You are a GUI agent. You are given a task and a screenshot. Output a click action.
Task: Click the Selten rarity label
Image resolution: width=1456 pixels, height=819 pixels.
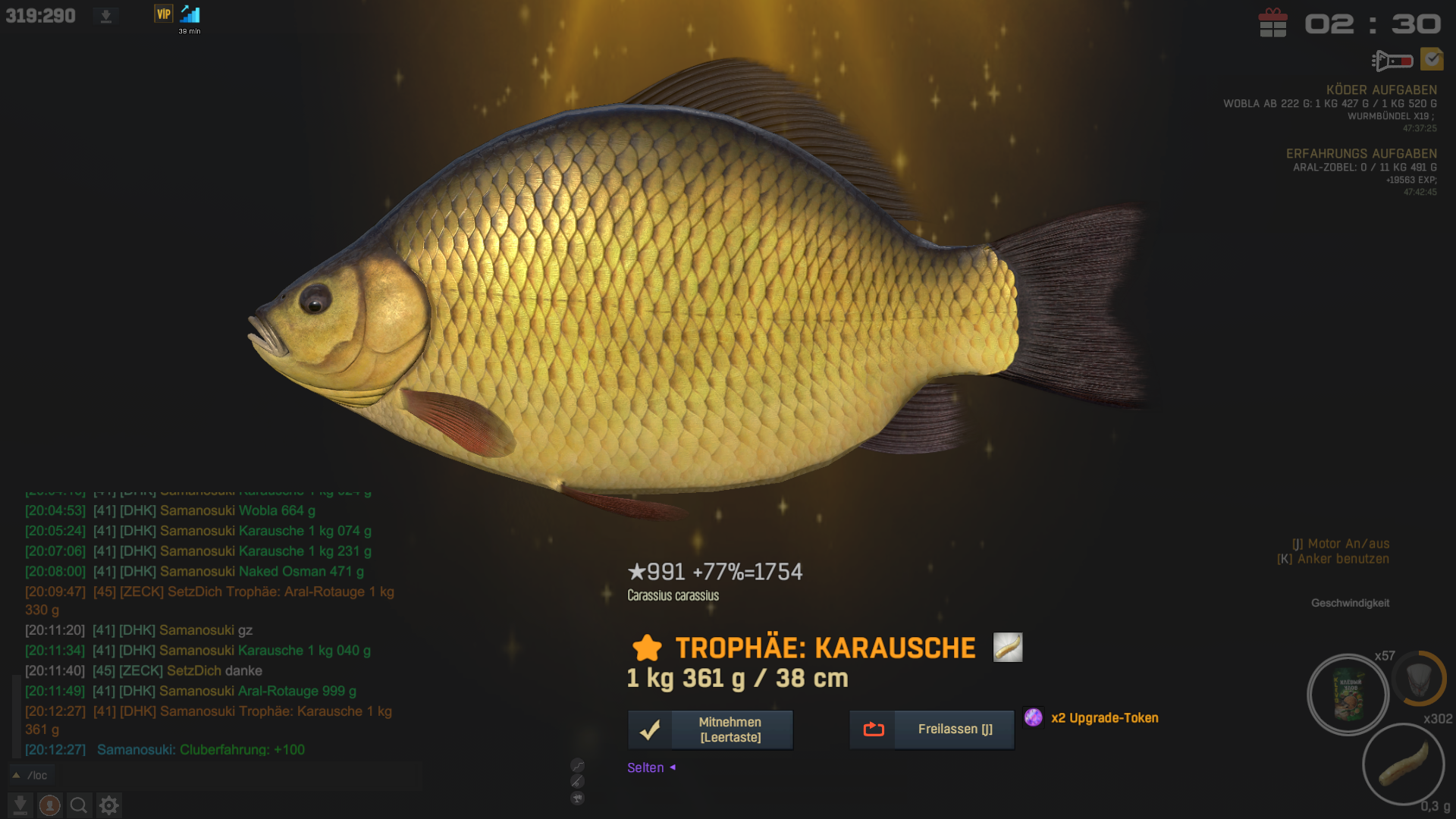[645, 767]
